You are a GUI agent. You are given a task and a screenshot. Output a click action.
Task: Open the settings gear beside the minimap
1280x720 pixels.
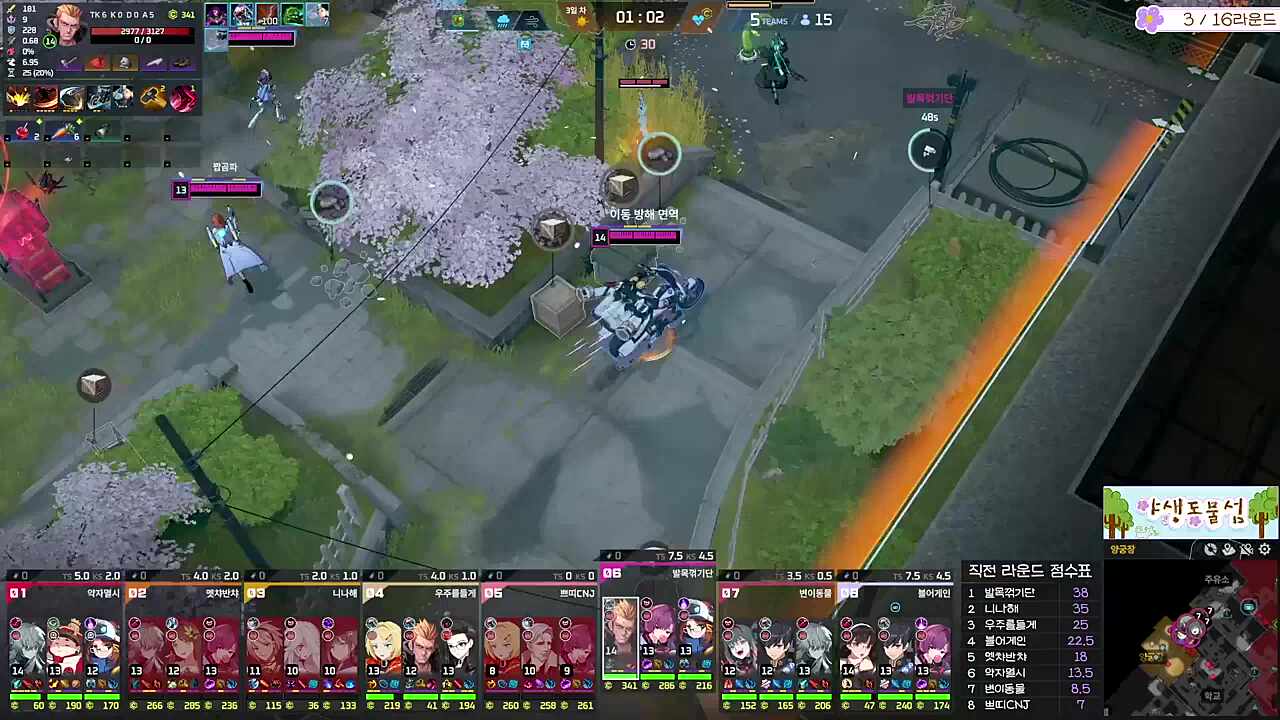1264,549
